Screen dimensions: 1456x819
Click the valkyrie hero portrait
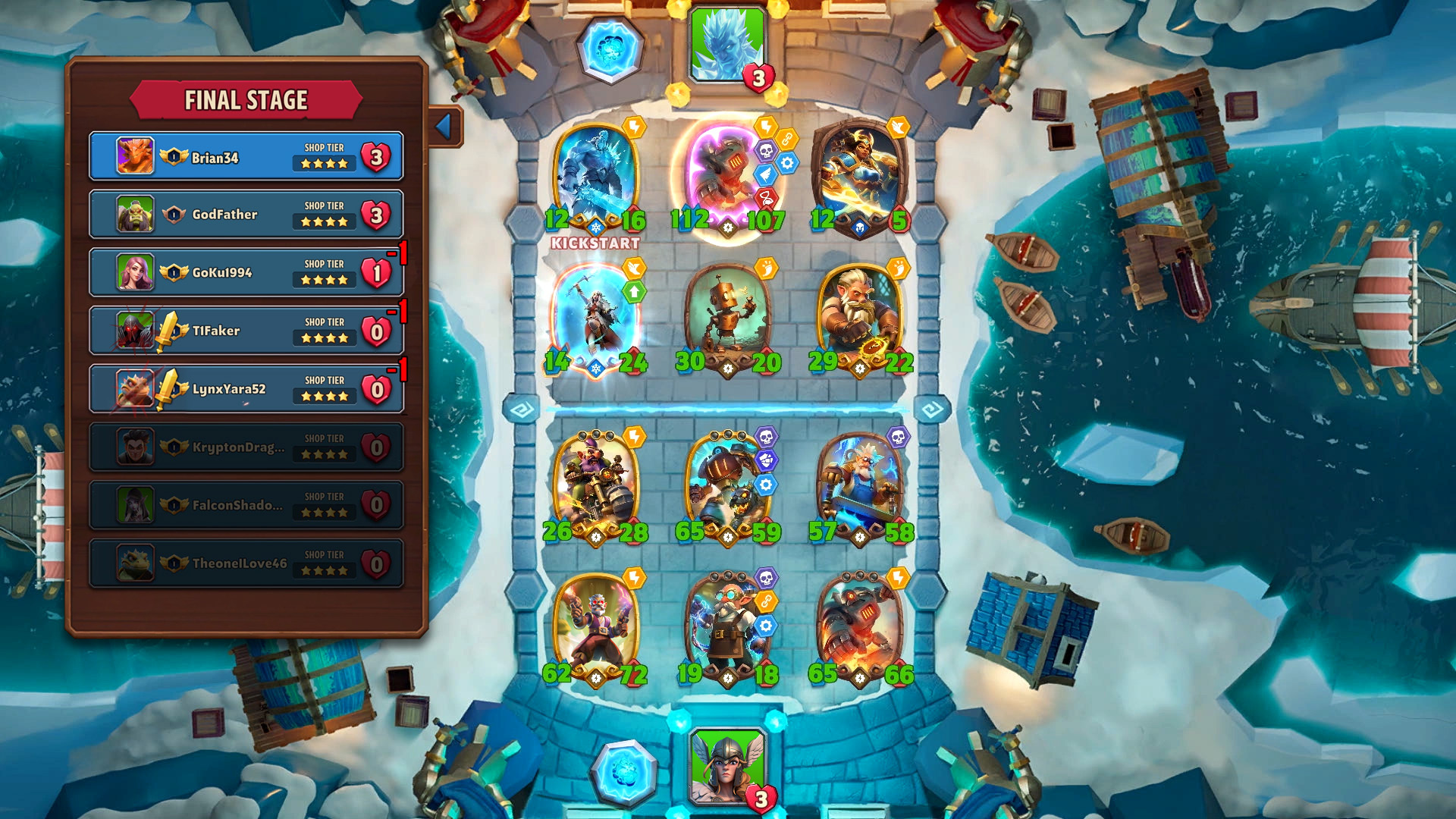727,766
